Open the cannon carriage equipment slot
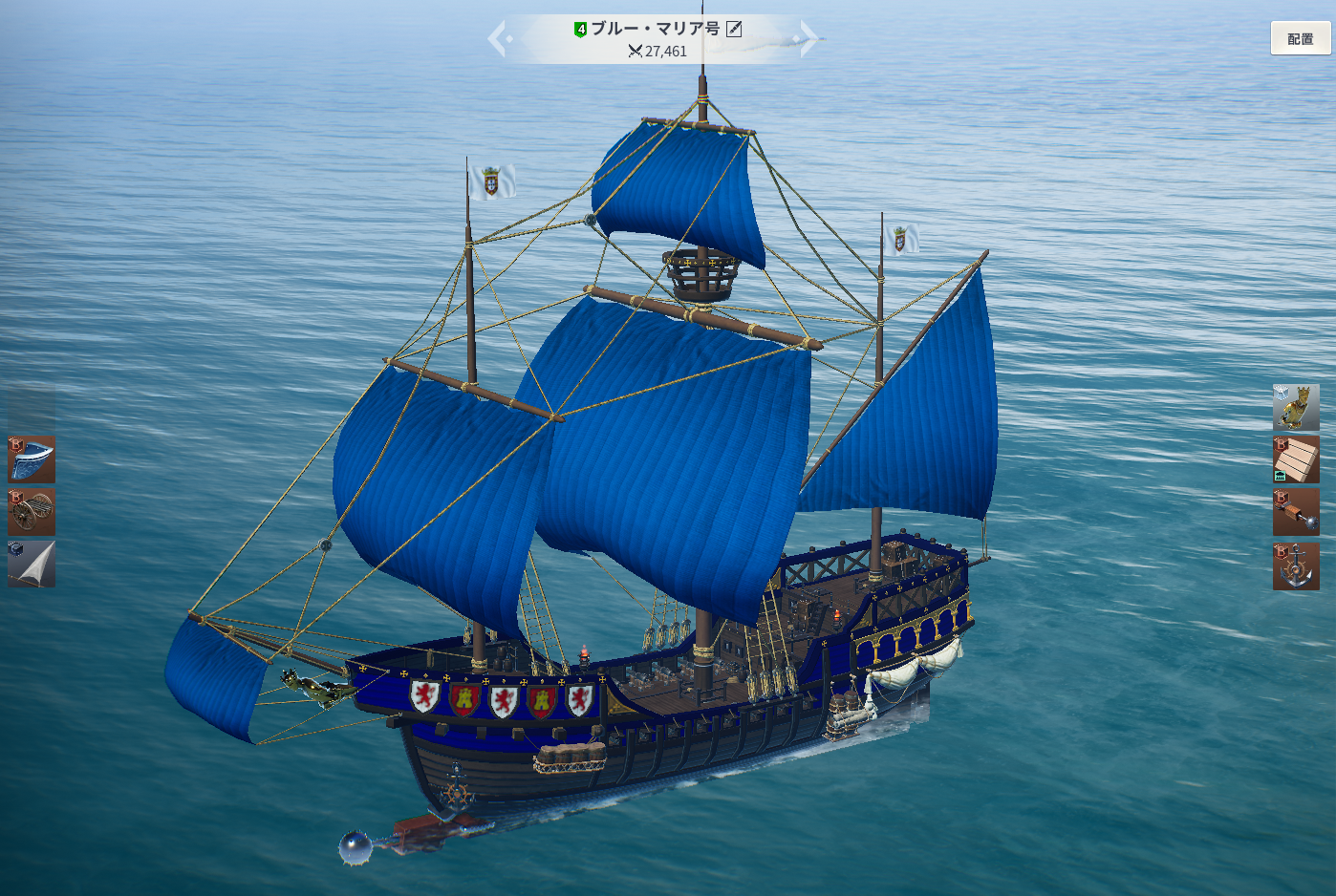1336x896 pixels. coord(32,512)
